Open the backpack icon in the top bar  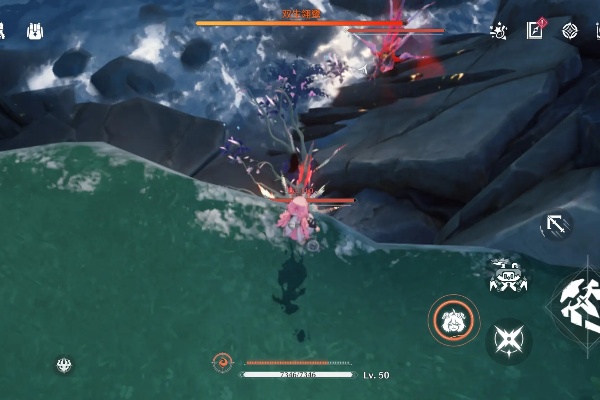click(36, 32)
